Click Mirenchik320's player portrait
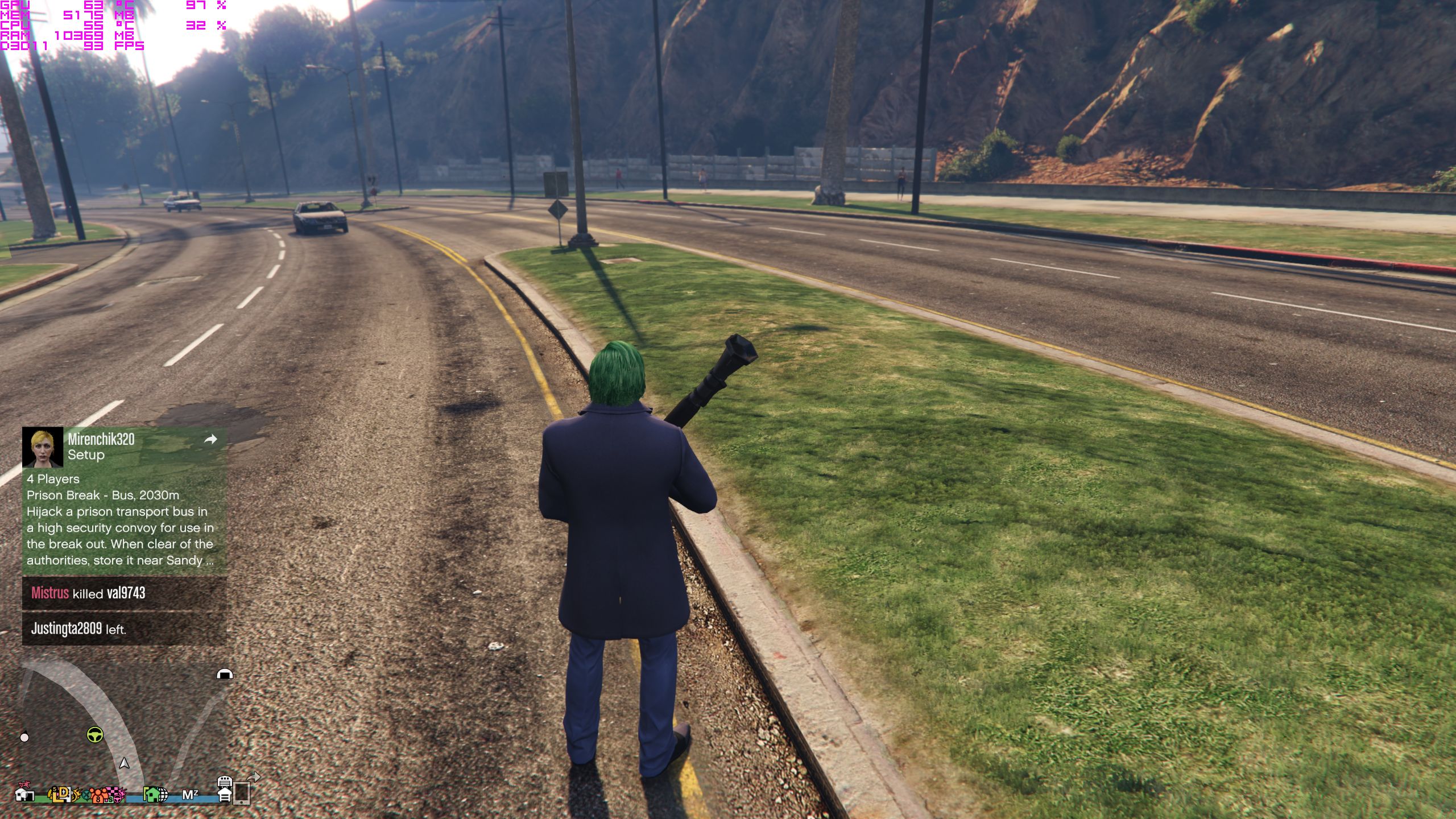 click(43, 447)
